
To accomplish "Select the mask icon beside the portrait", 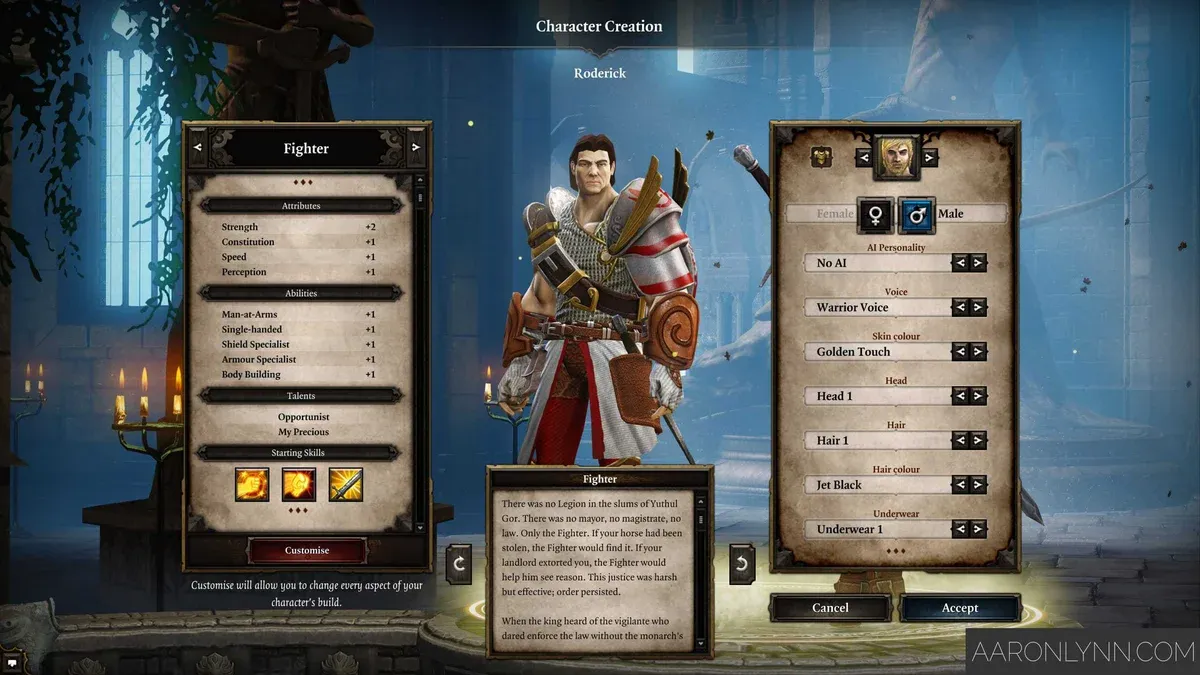I will coord(822,157).
